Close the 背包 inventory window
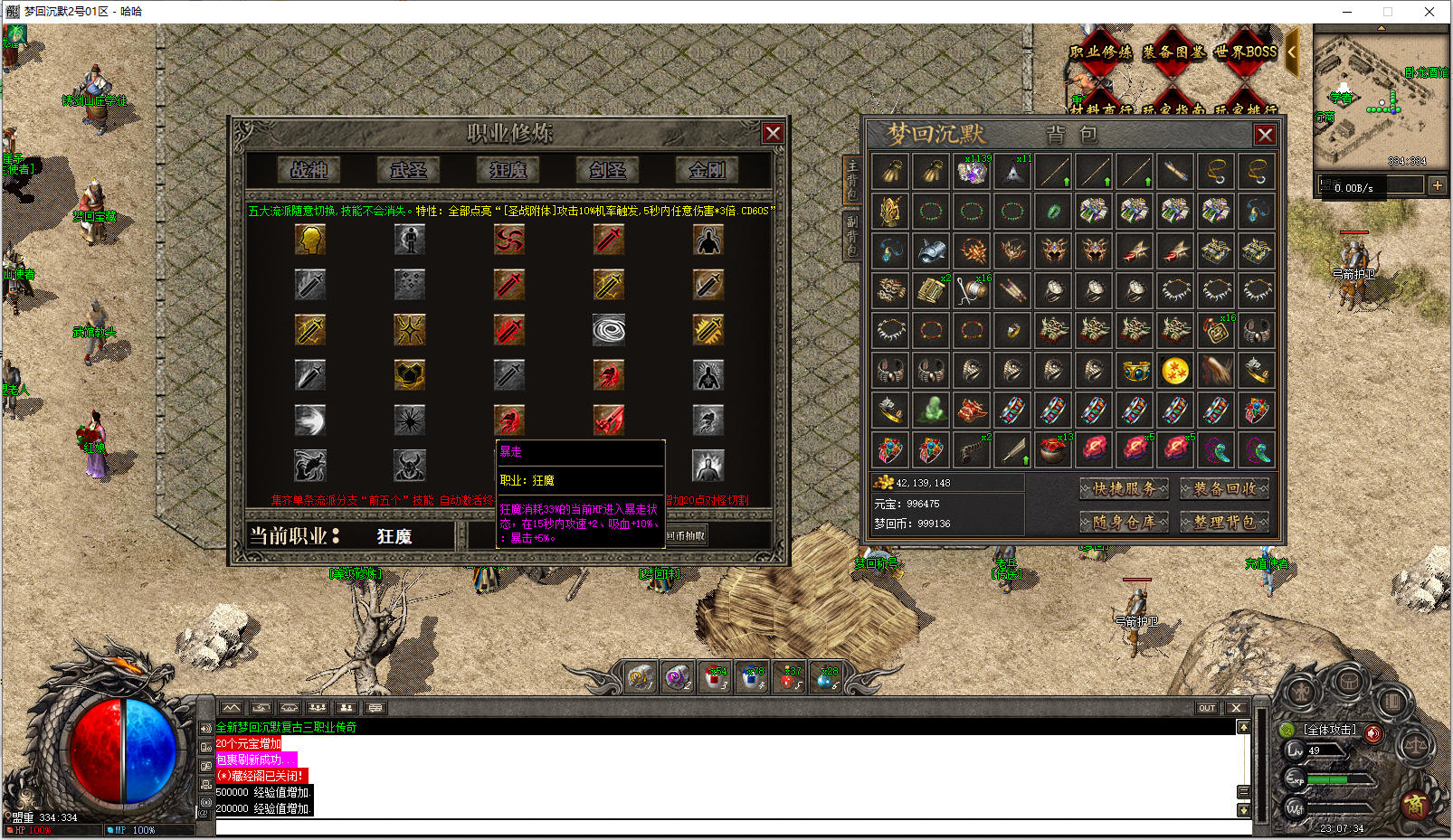The height and width of the screenshot is (840, 1453). (1265, 135)
